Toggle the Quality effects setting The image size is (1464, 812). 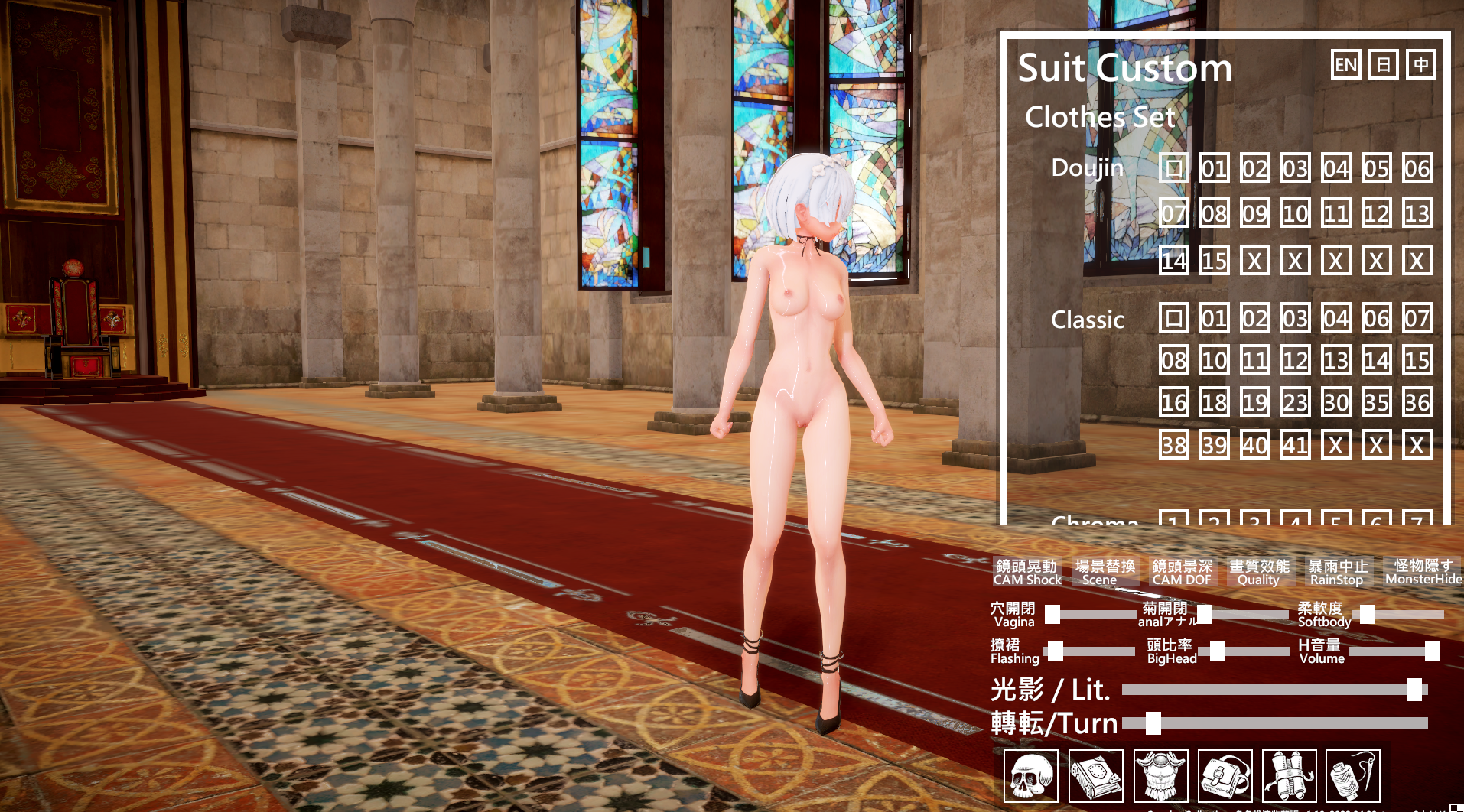[1259, 573]
